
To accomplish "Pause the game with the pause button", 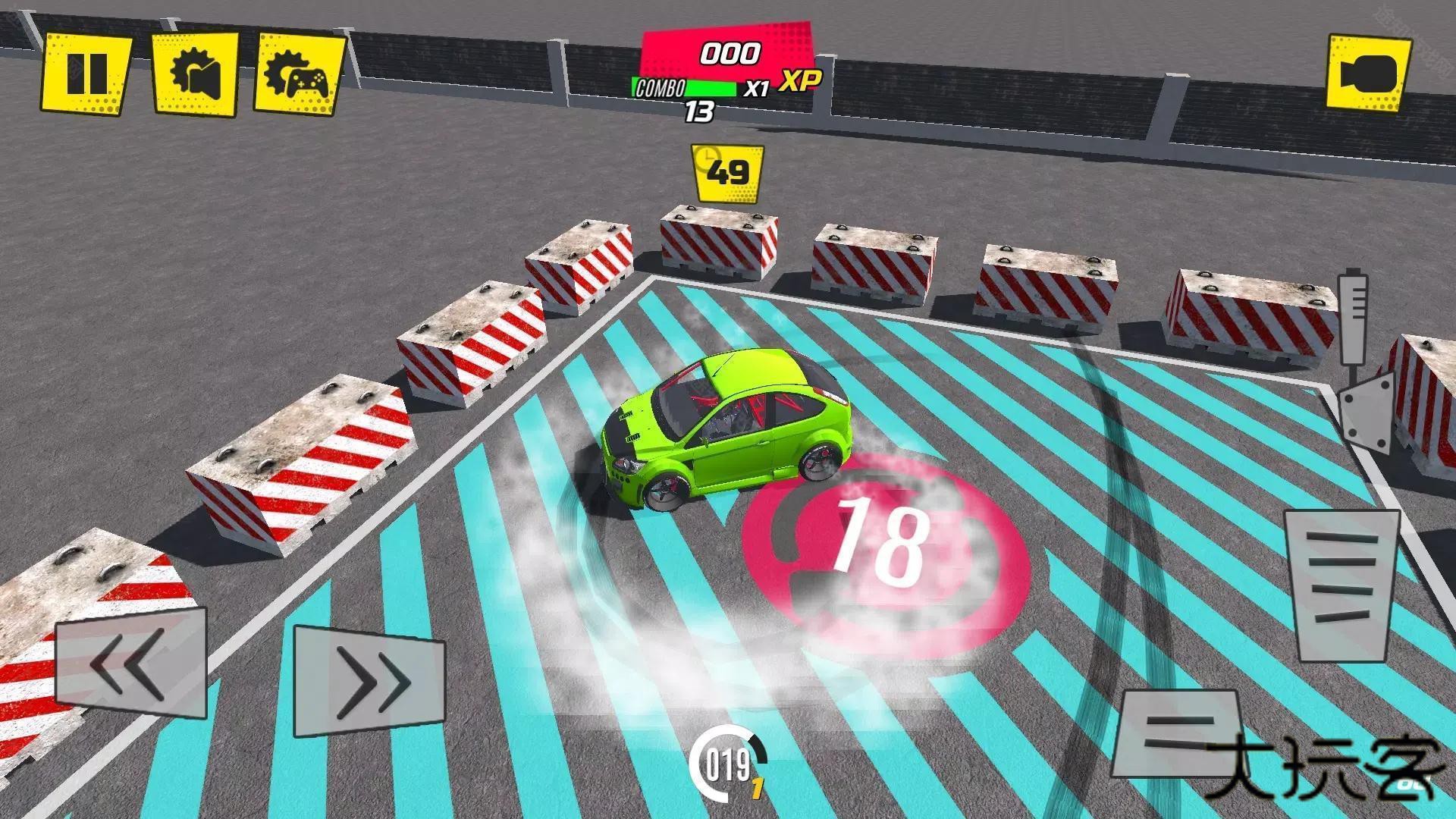I will [86, 73].
